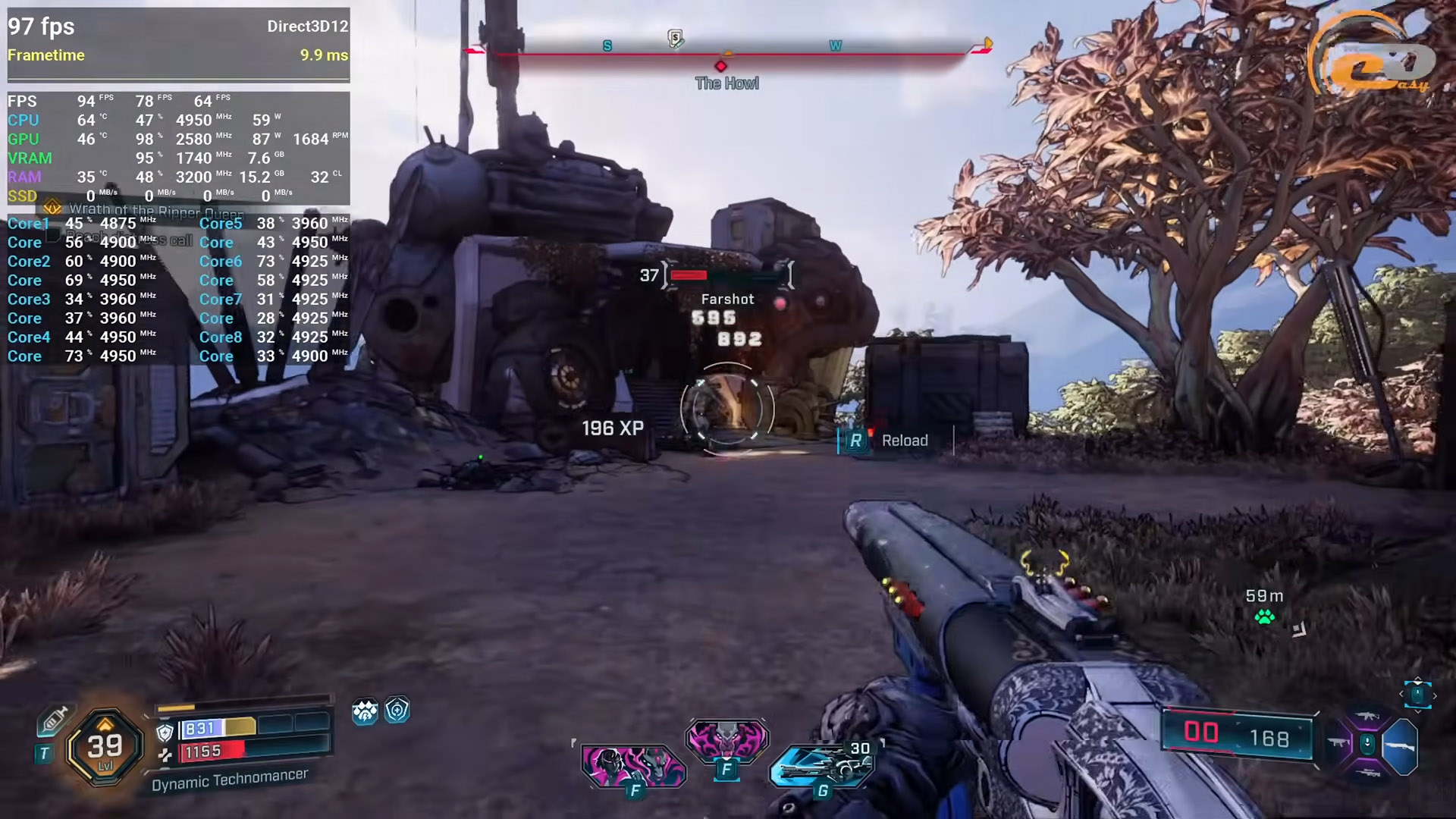Click the water-drop lightning status buff icon
The width and height of the screenshot is (1456, 819).
365,711
